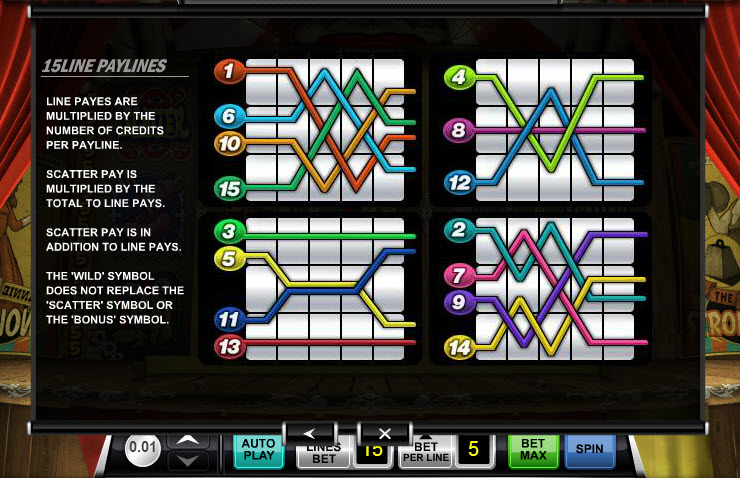Spin the reels

point(589,450)
